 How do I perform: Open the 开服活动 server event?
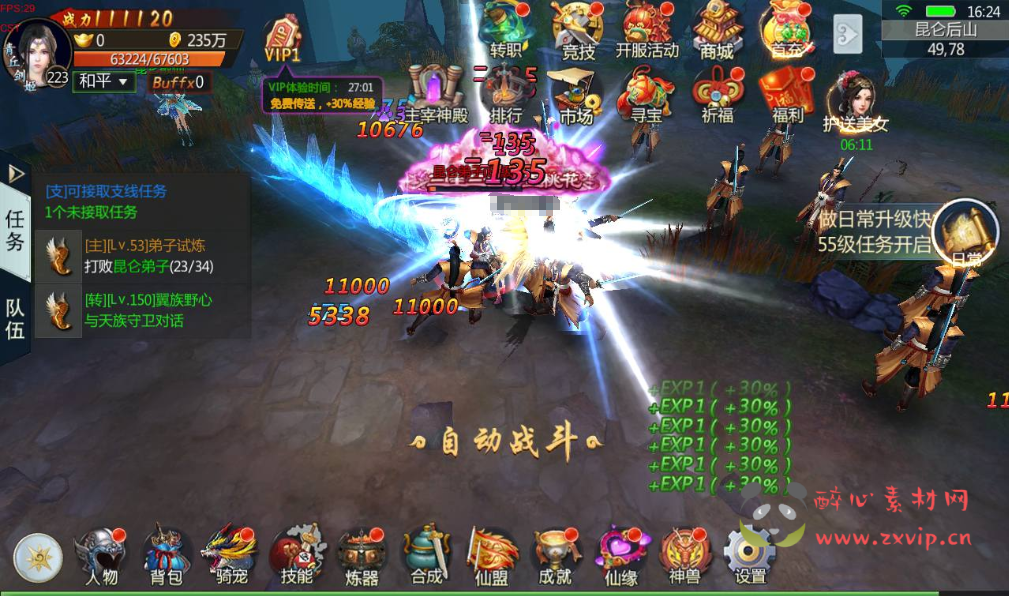coord(647,30)
